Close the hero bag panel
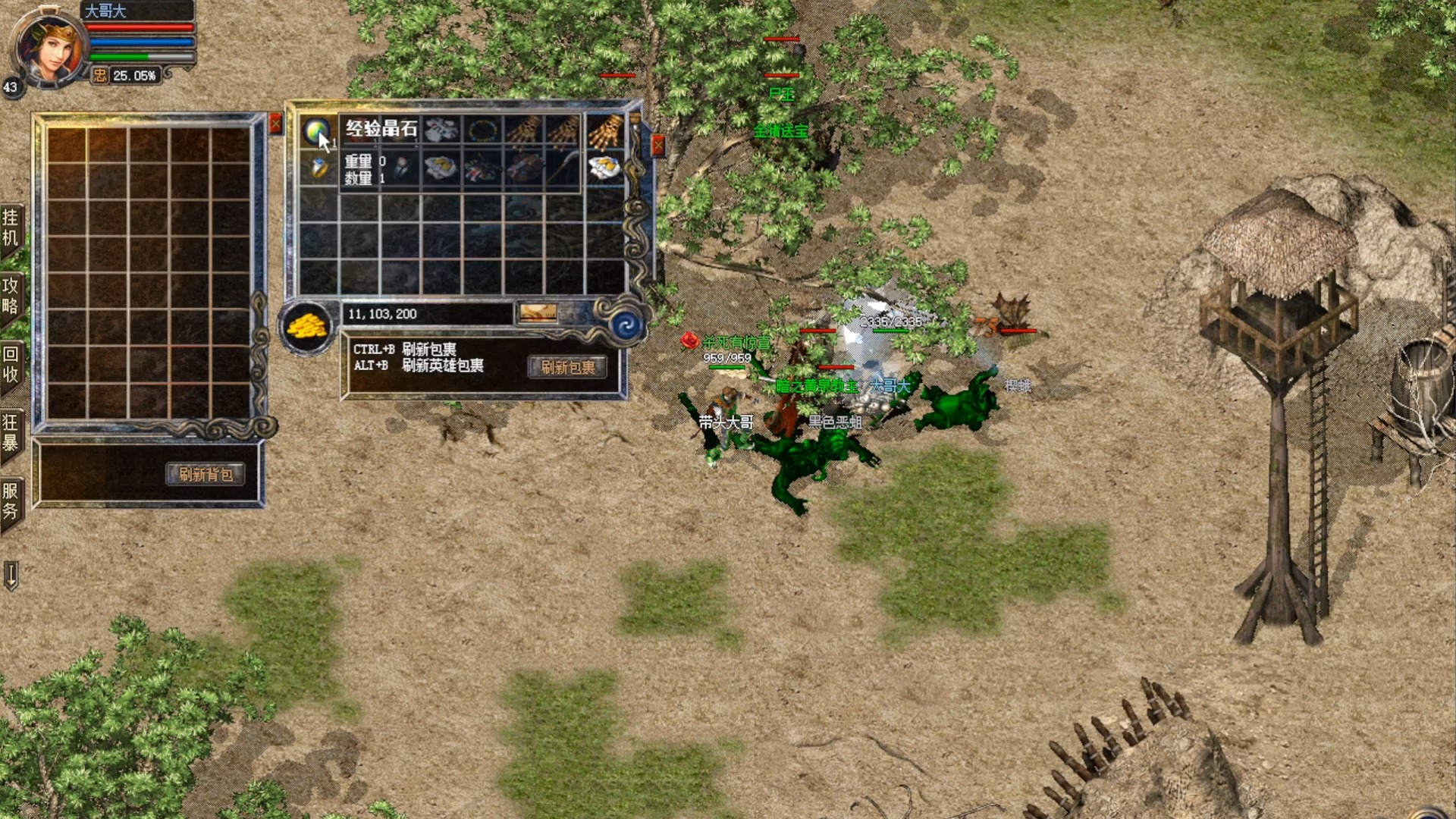The width and height of the screenshot is (1456, 819). (x=276, y=123)
